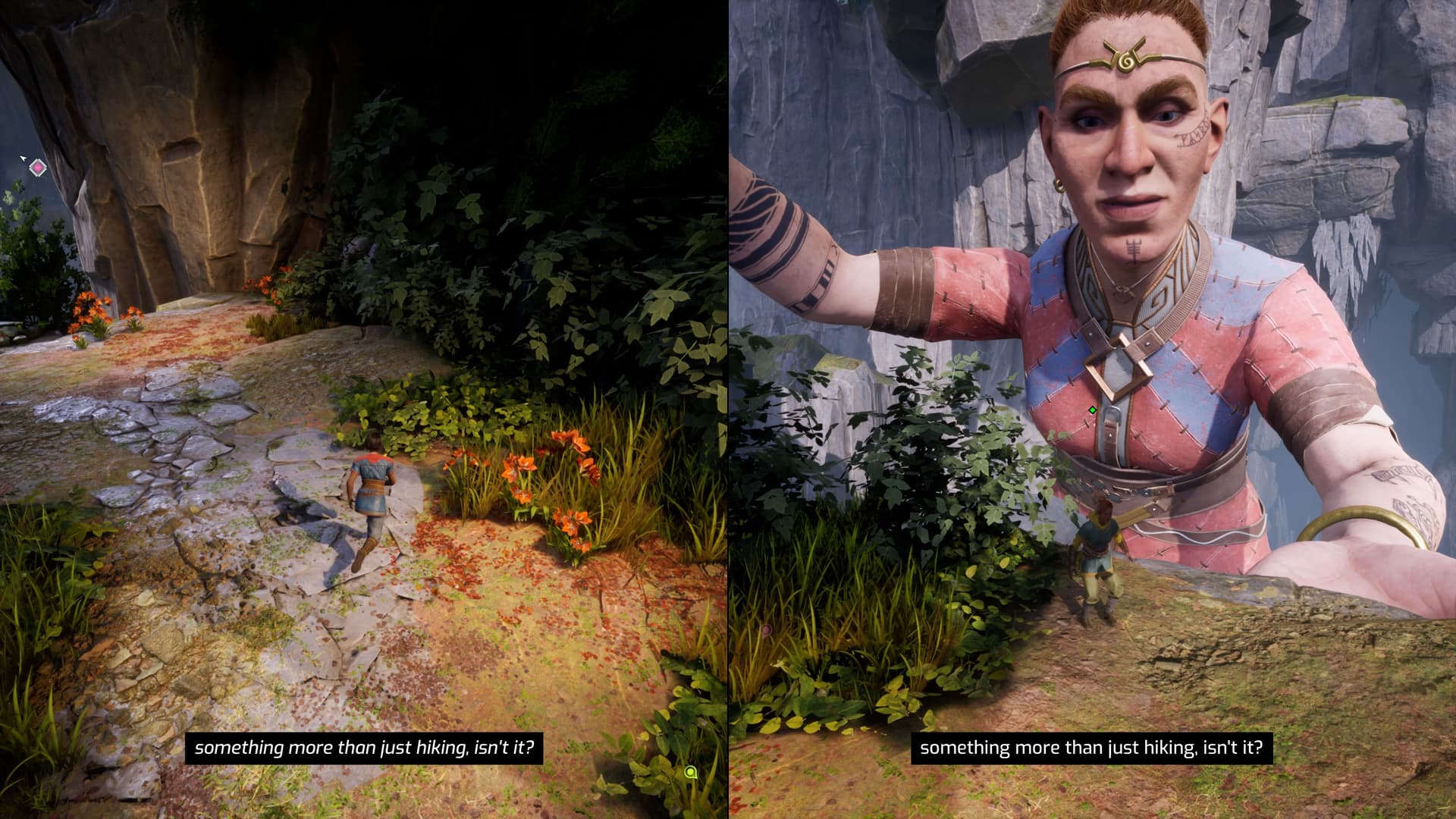Click the small green diamond marker

(1092, 410)
